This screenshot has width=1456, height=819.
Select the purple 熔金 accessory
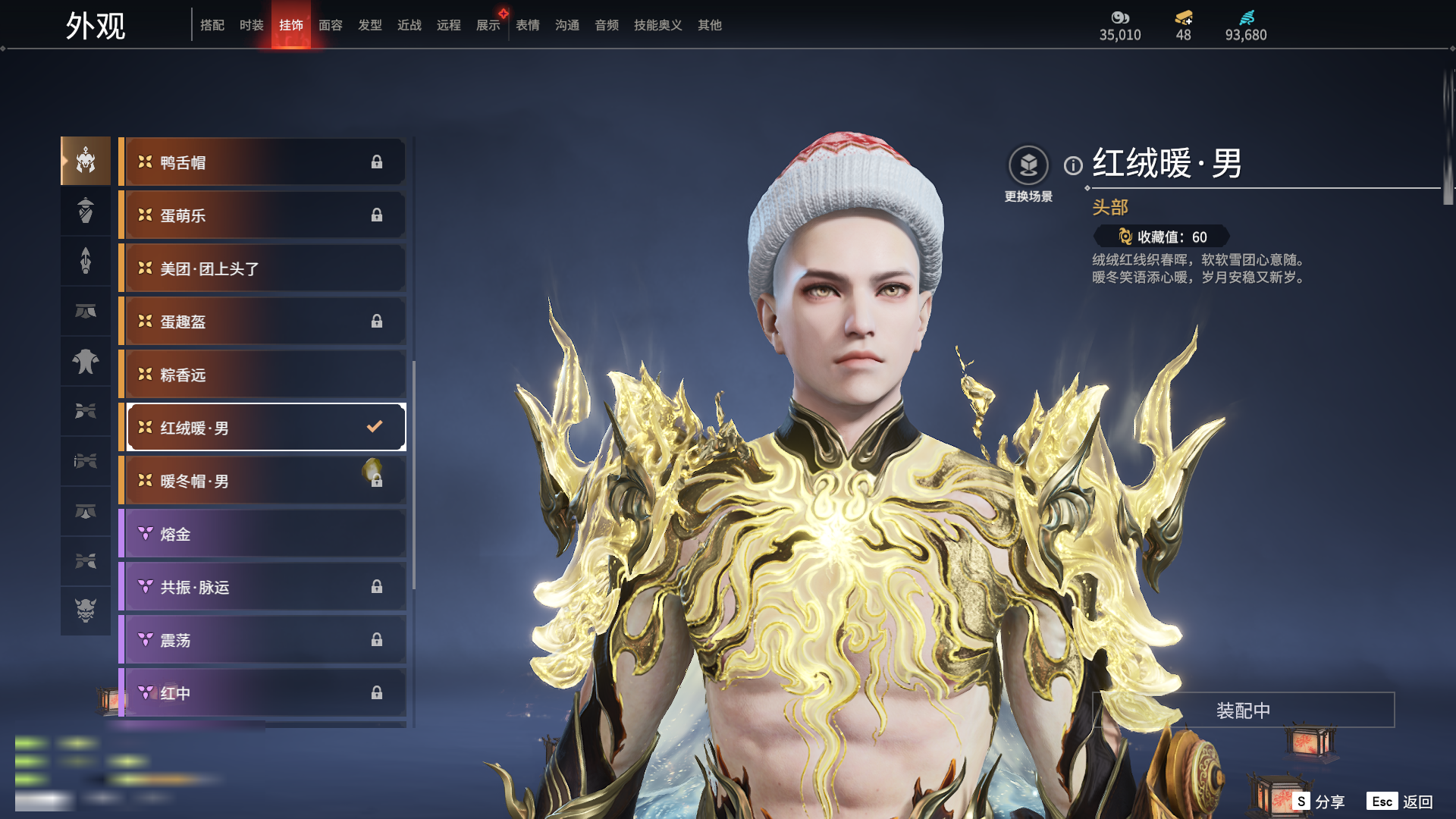[263, 534]
